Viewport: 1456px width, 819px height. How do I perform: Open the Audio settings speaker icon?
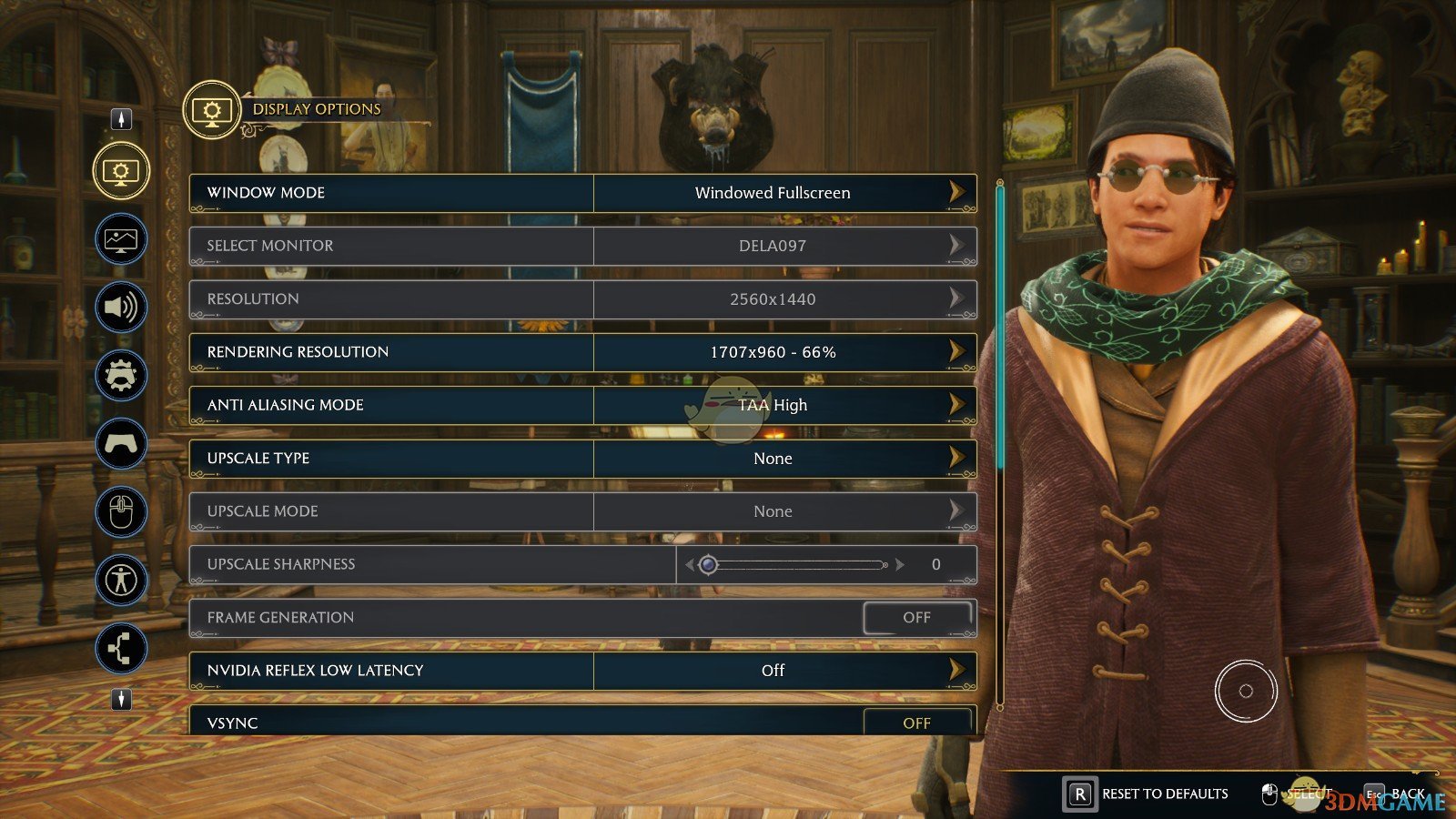[121, 308]
